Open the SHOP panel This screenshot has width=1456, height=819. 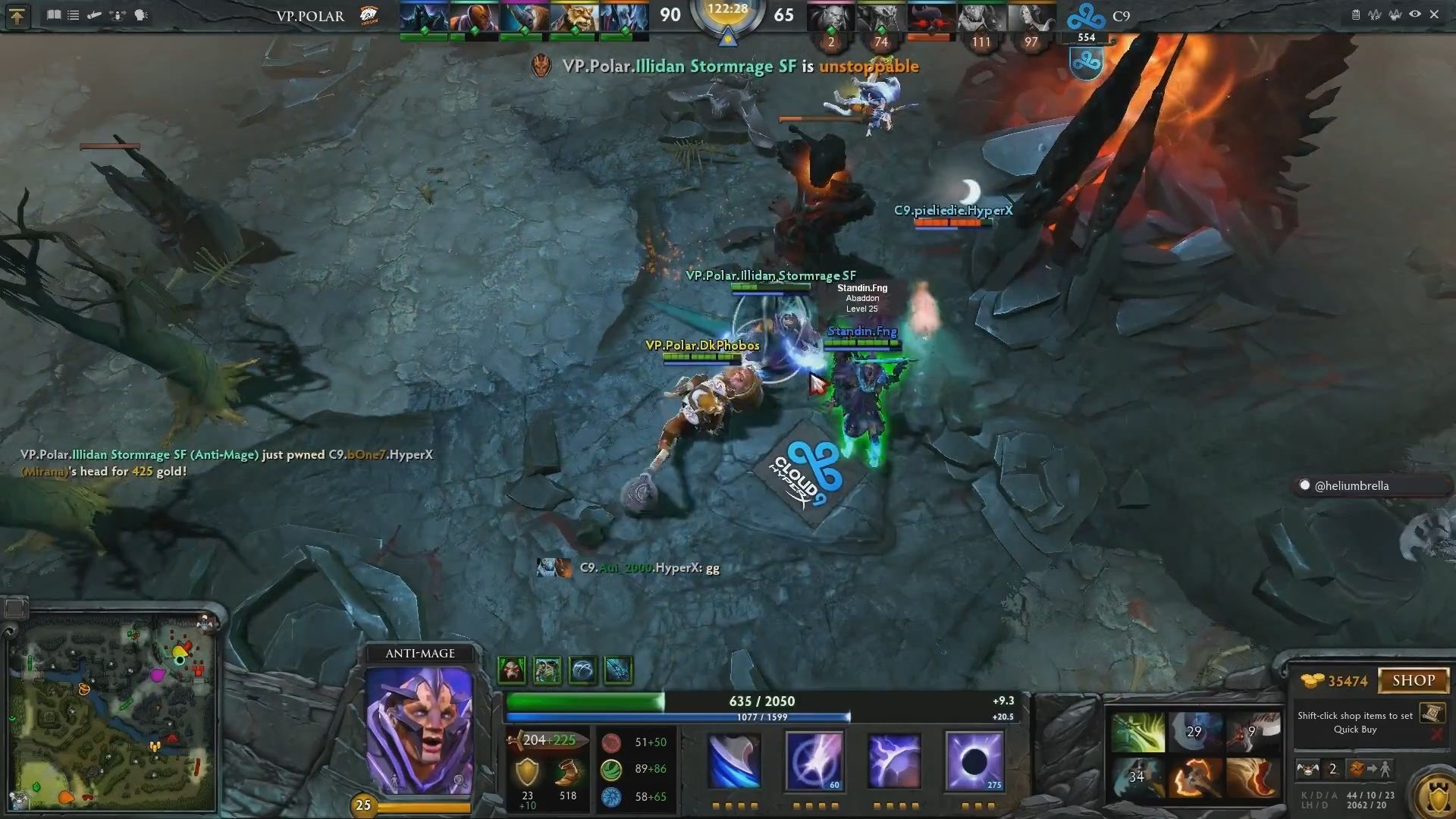[x=1413, y=680]
